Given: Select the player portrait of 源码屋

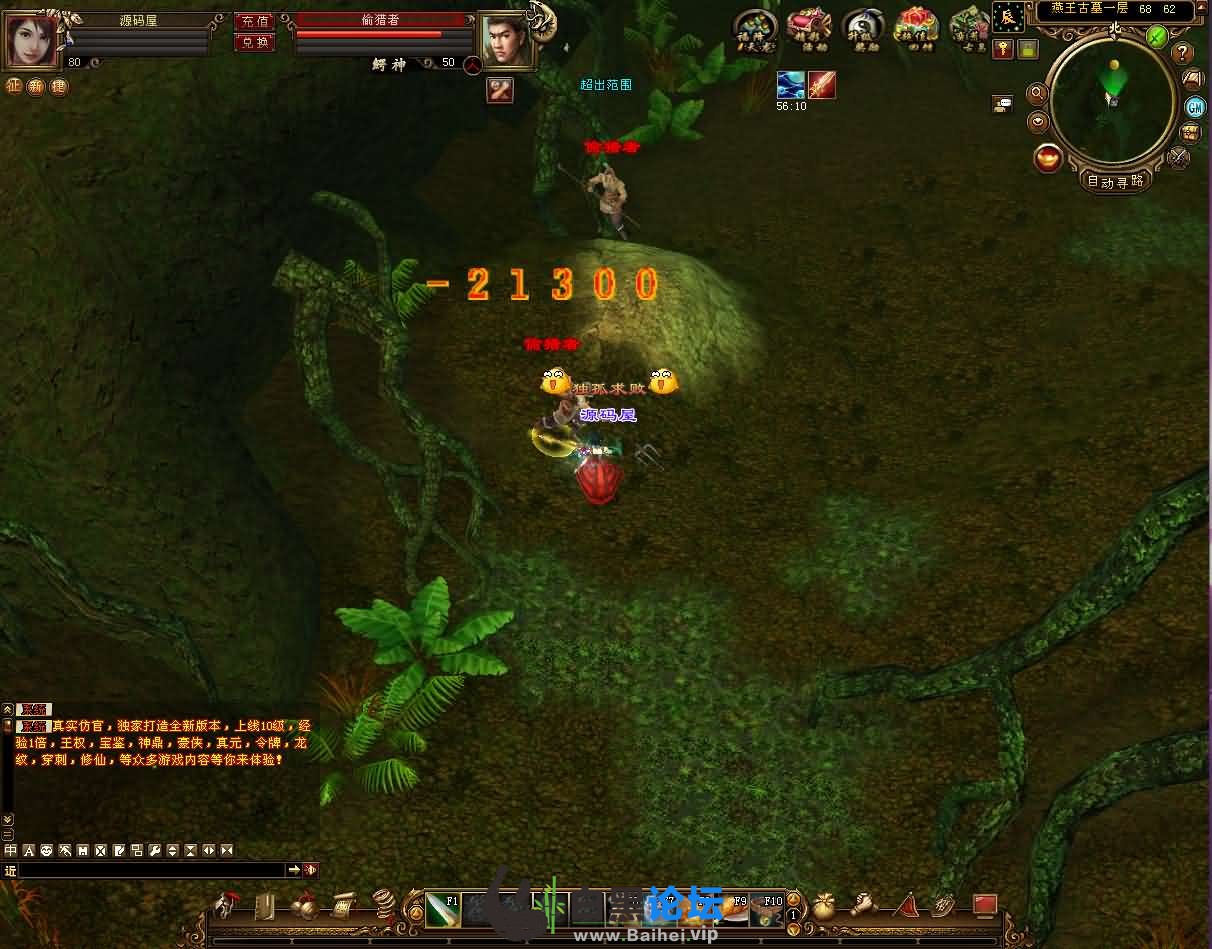Looking at the screenshot, I should pos(33,40).
